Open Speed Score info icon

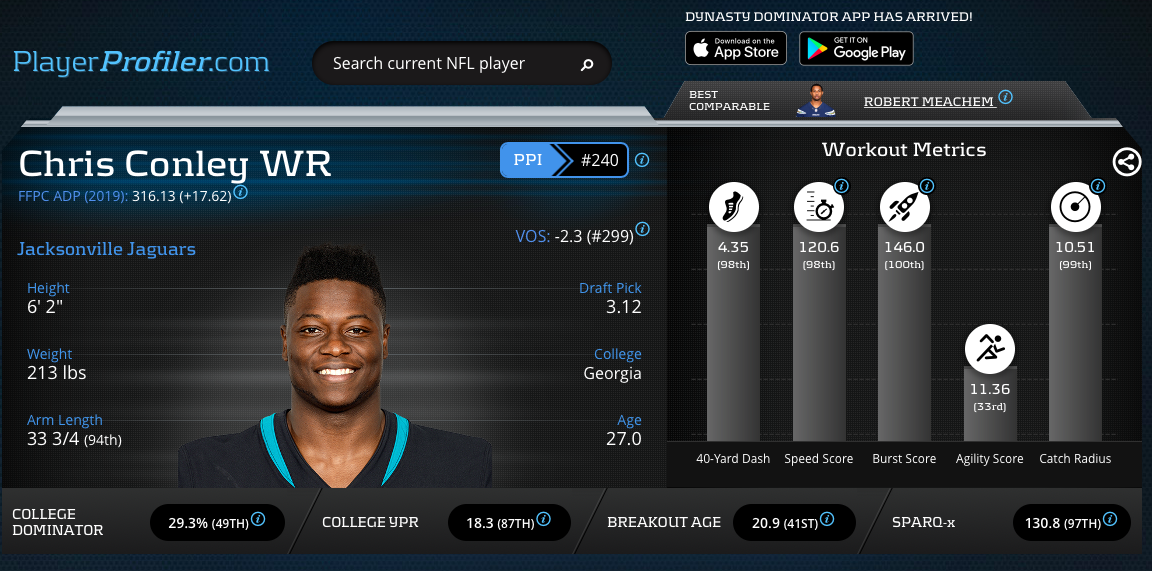coord(841,186)
